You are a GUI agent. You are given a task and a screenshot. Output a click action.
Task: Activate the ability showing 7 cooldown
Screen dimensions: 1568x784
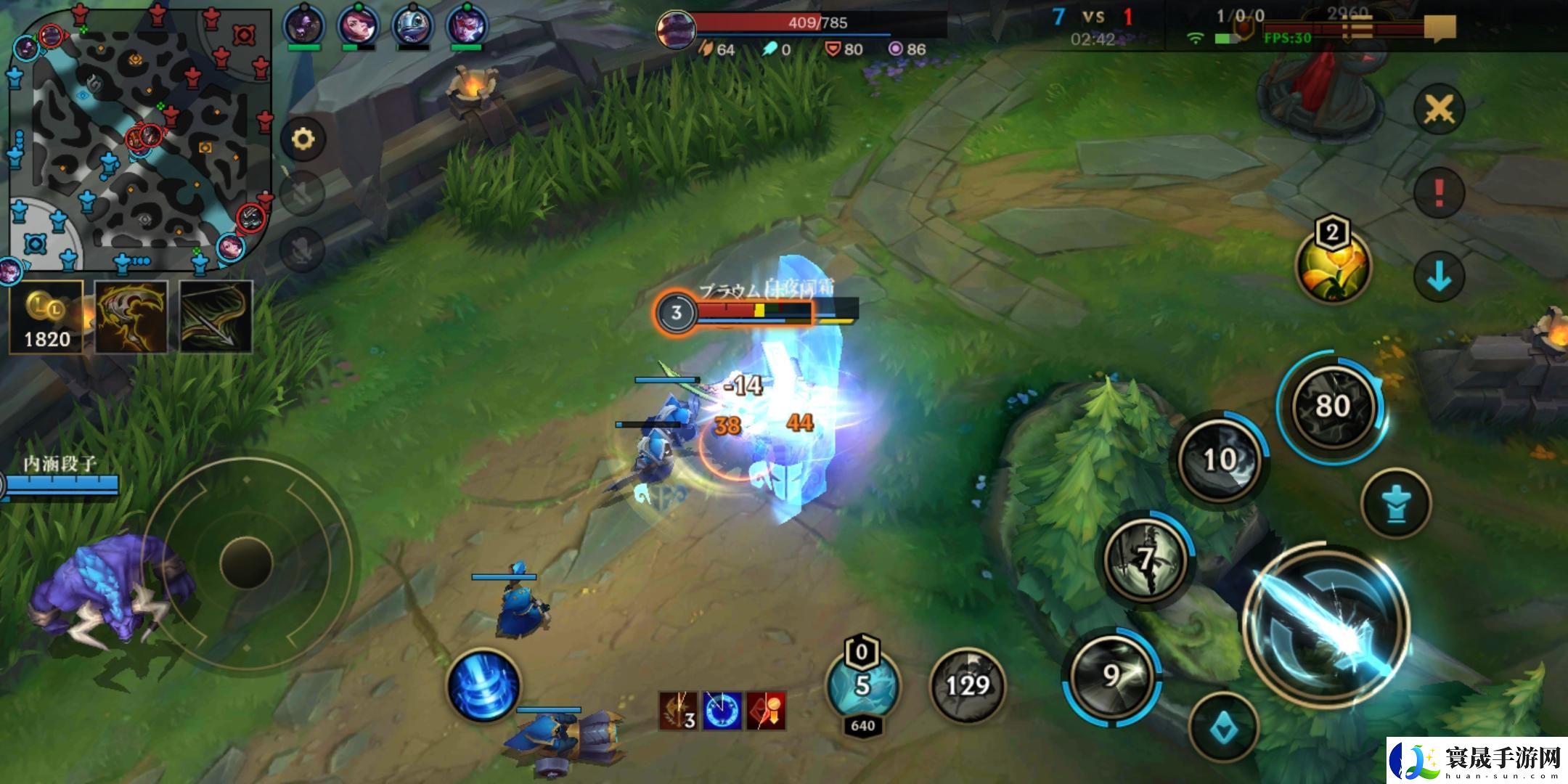[1145, 559]
